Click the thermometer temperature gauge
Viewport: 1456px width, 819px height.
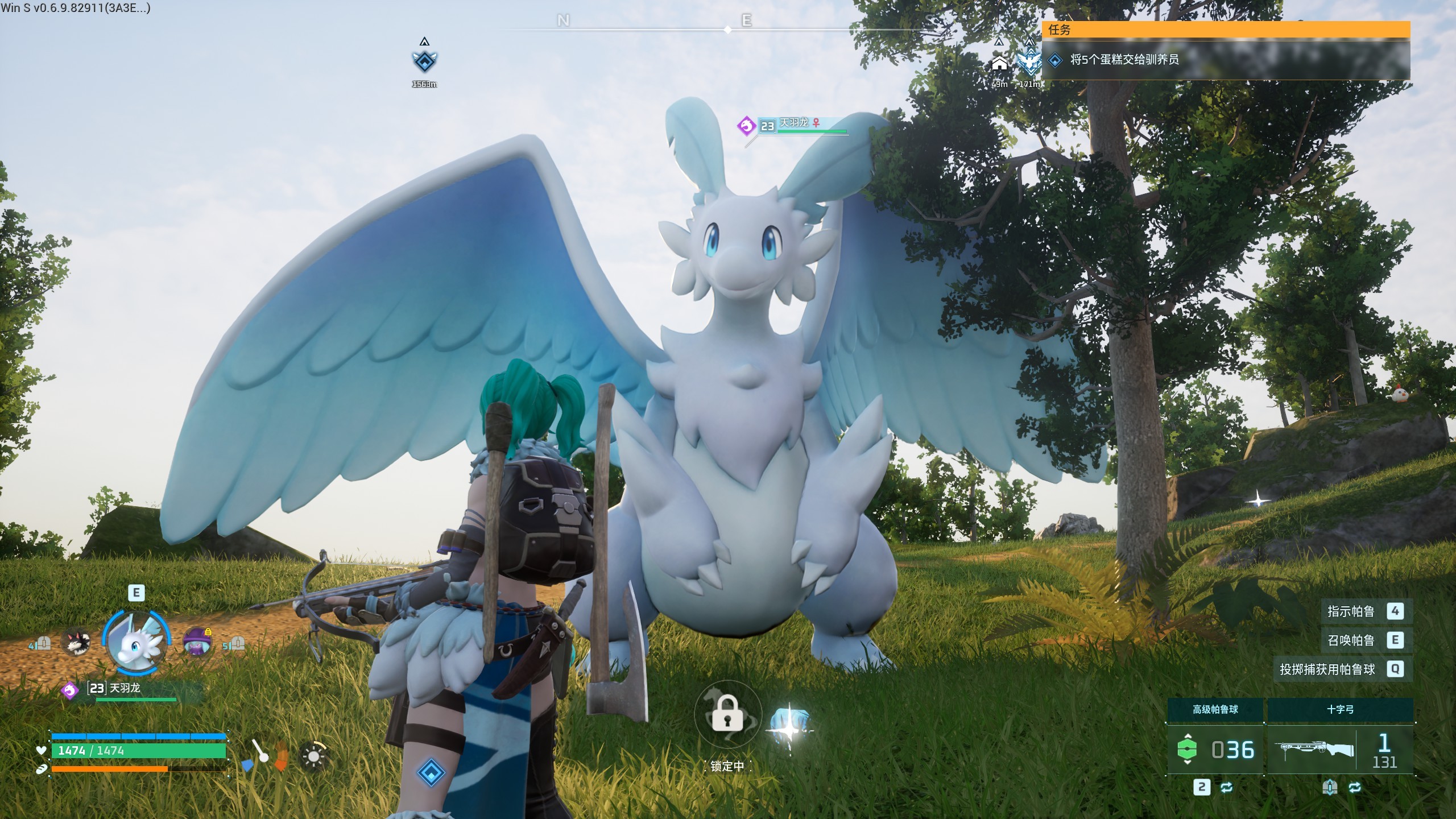click(261, 754)
